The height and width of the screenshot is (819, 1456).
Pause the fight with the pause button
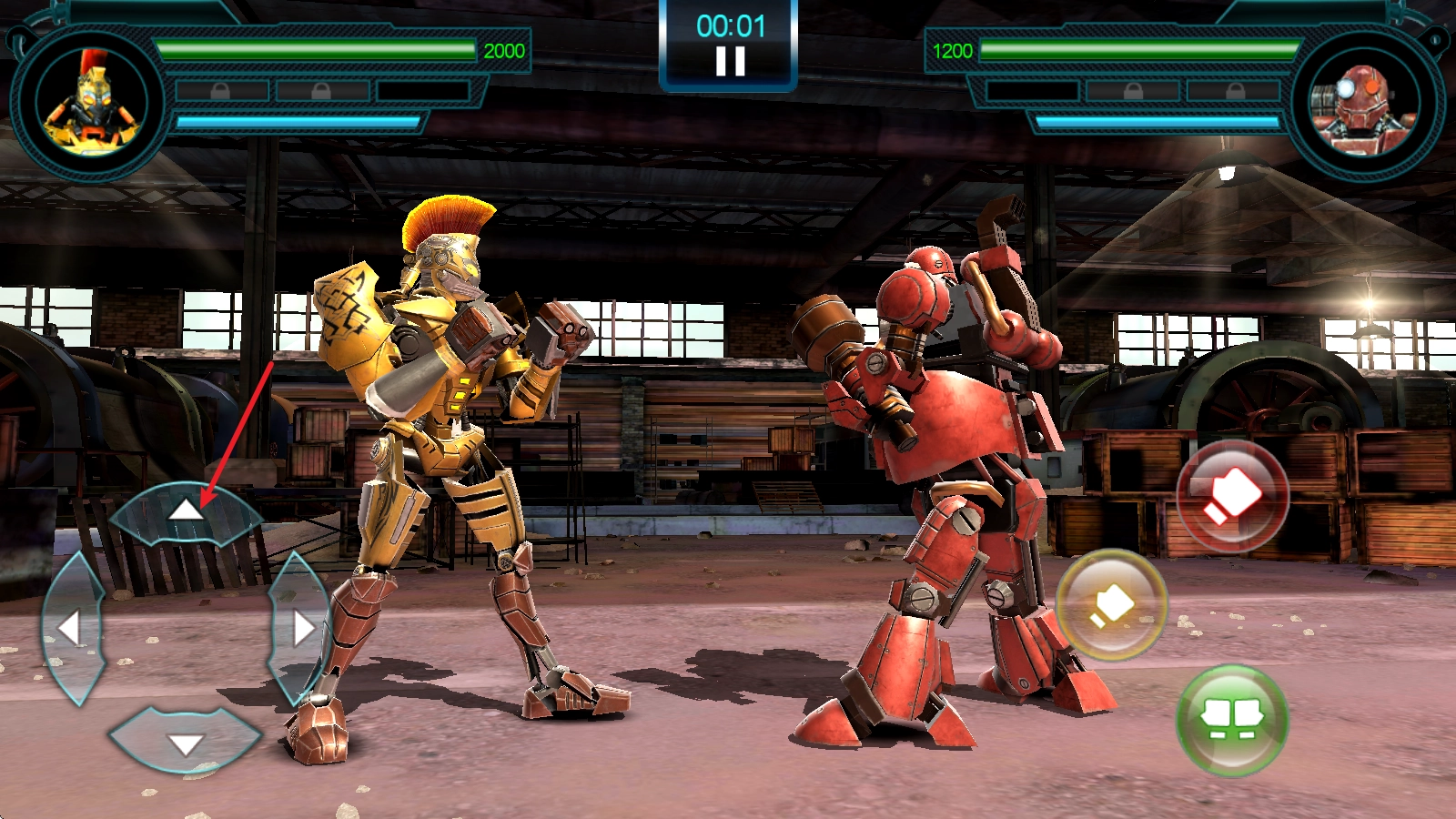click(x=730, y=61)
